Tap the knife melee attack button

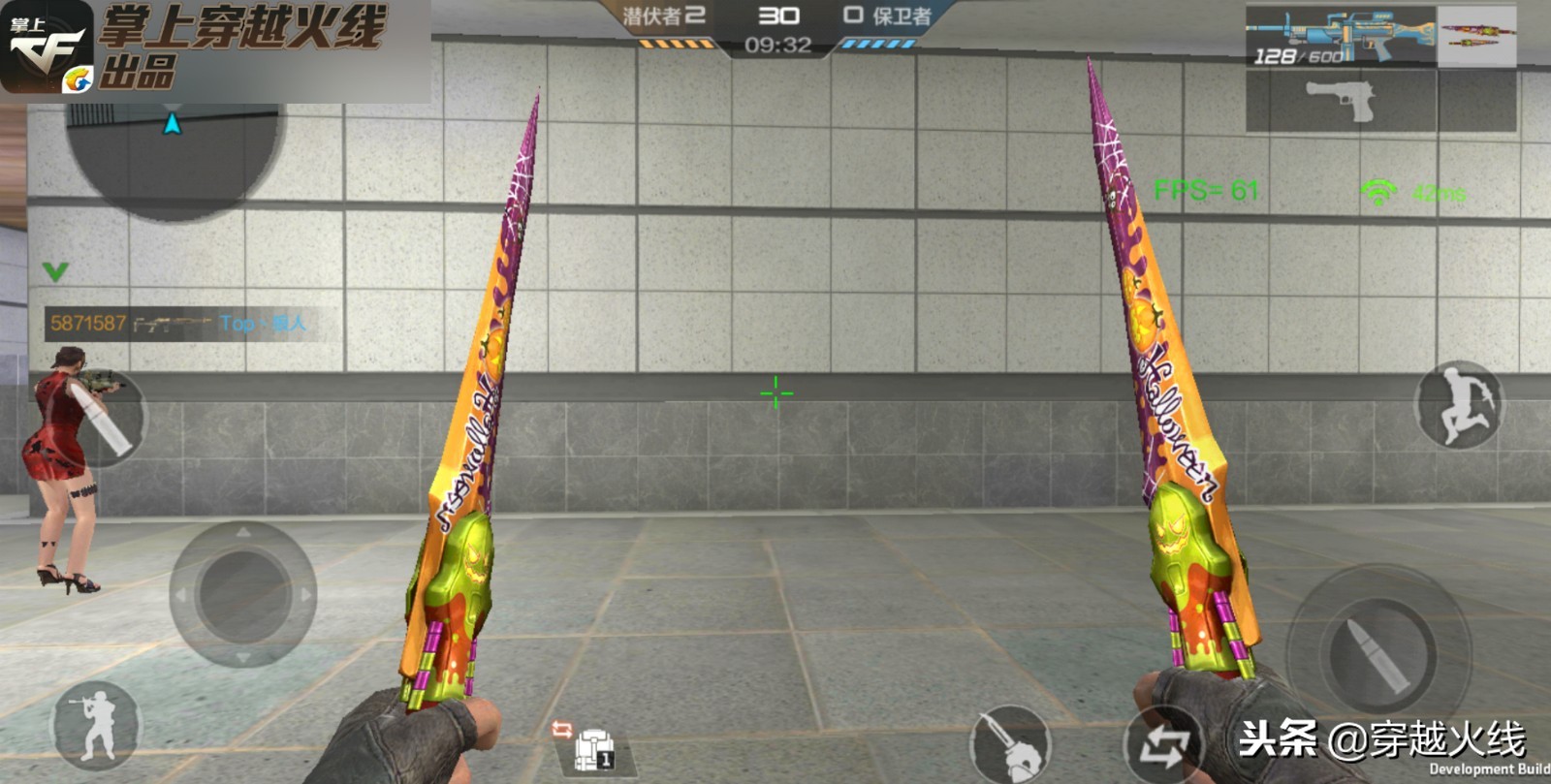(1009, 746)
